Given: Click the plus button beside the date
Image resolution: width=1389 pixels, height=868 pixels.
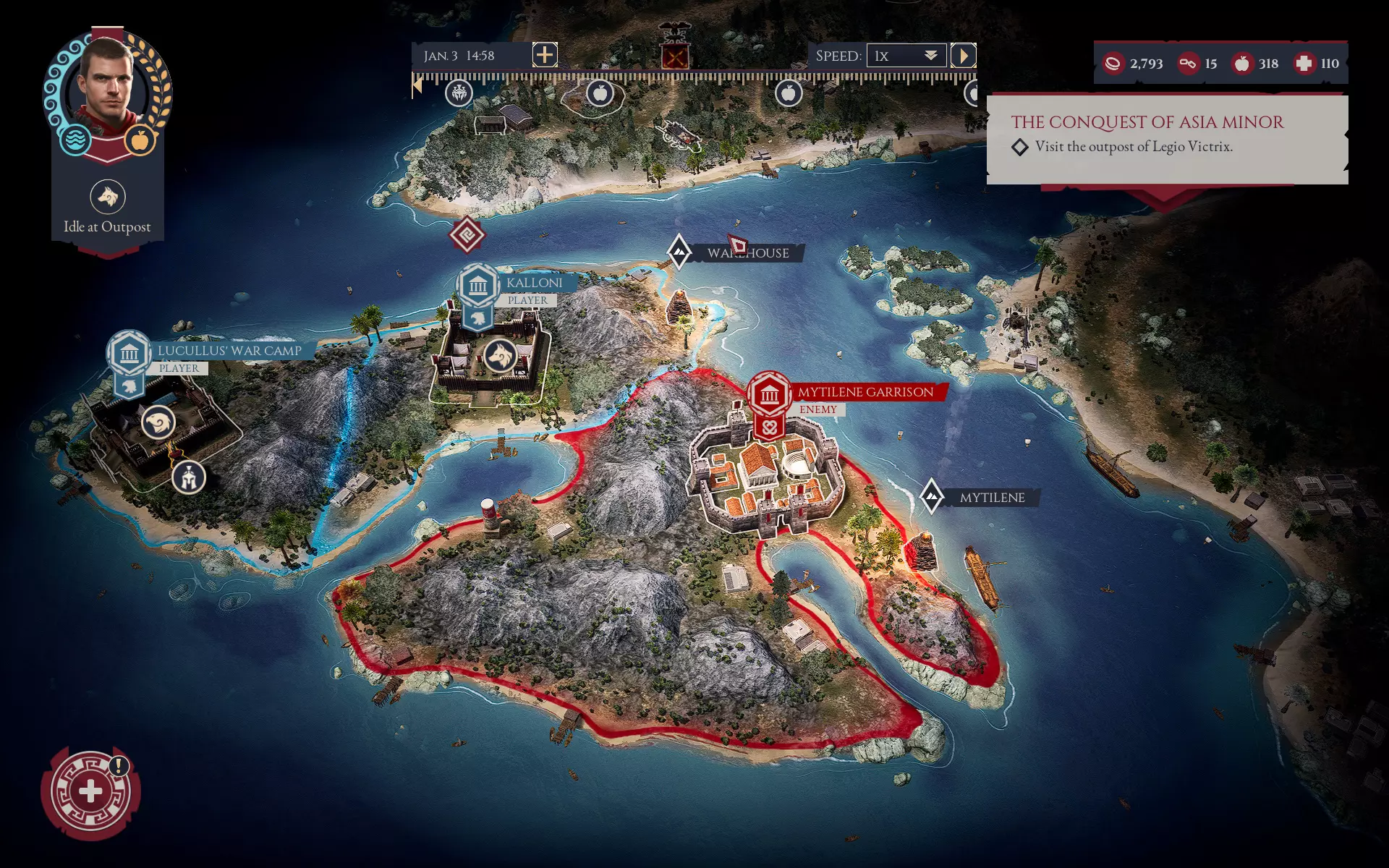Looking at the screenshot, I should coord(545,55).
